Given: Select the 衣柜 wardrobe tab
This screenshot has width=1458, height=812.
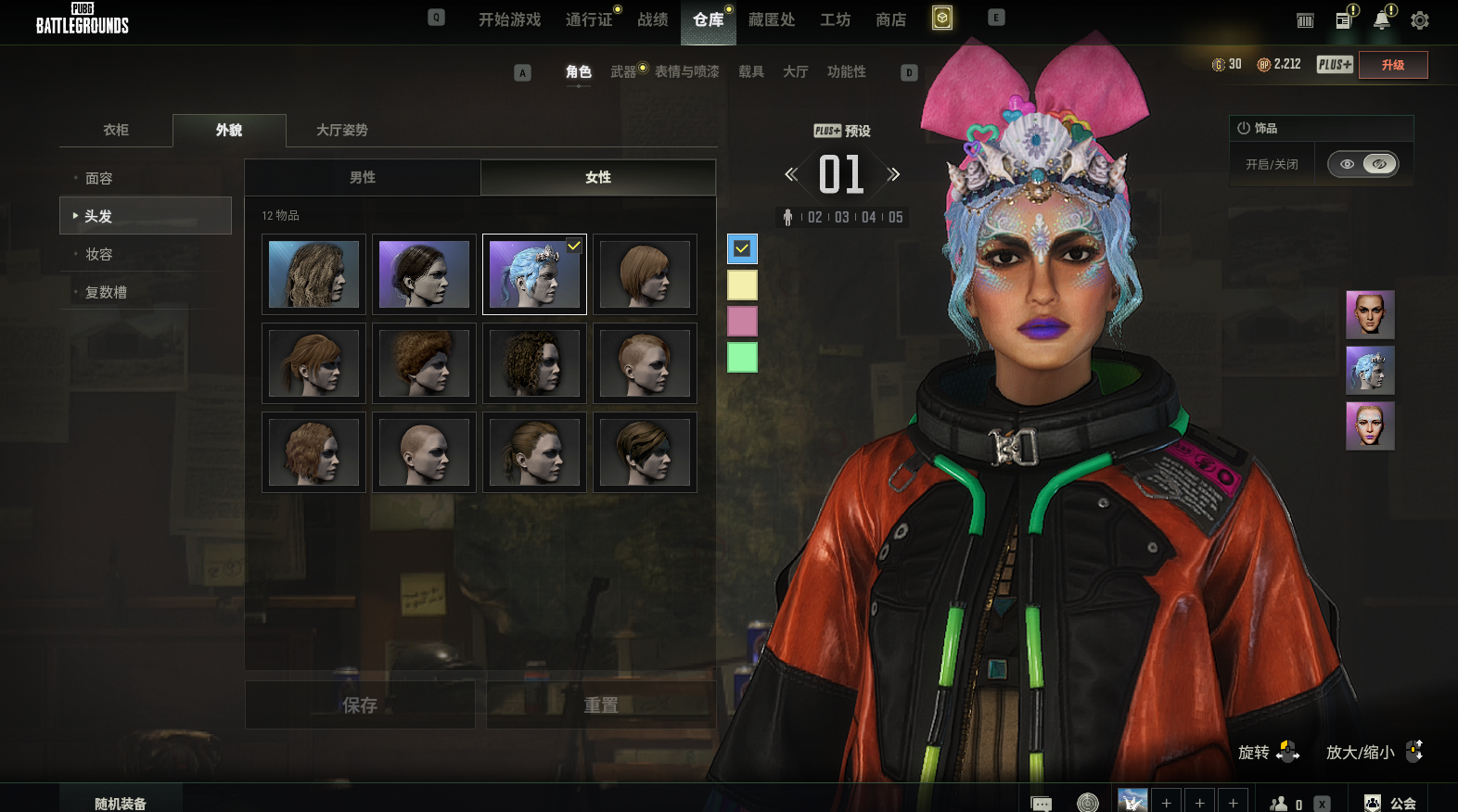Looking at the screenshot, I should tap(116, 130).
